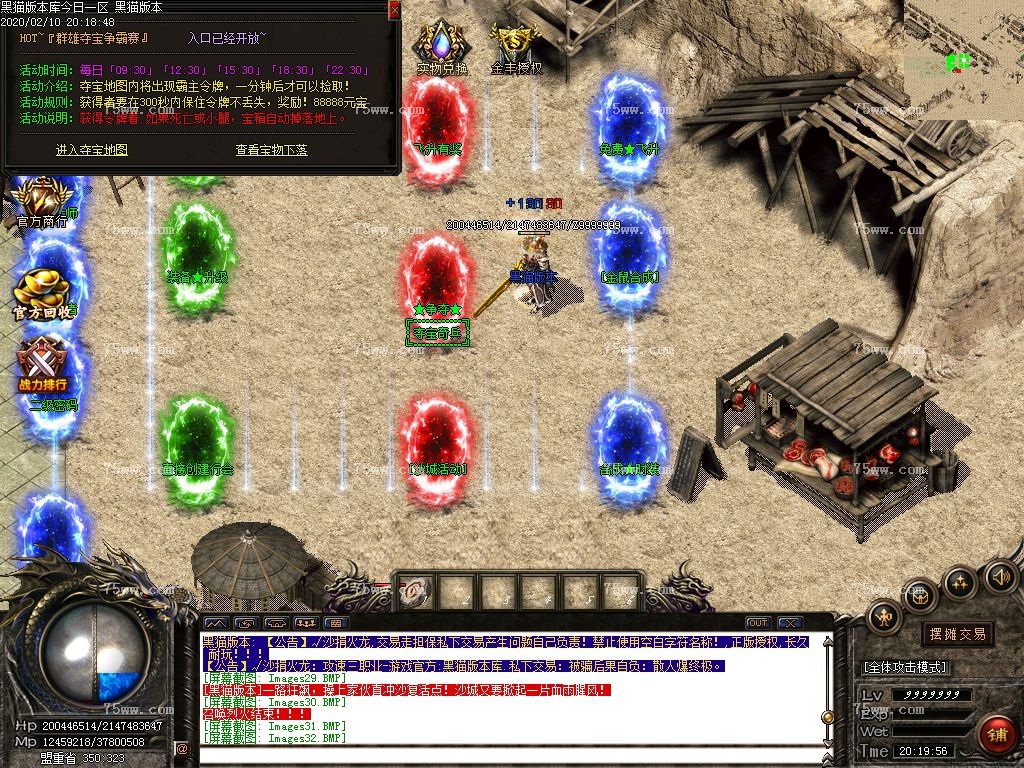The height and width of the screenshot is (768, 1024).
Task: Click the OUT button above chat
Action: (x=757, y=623)
